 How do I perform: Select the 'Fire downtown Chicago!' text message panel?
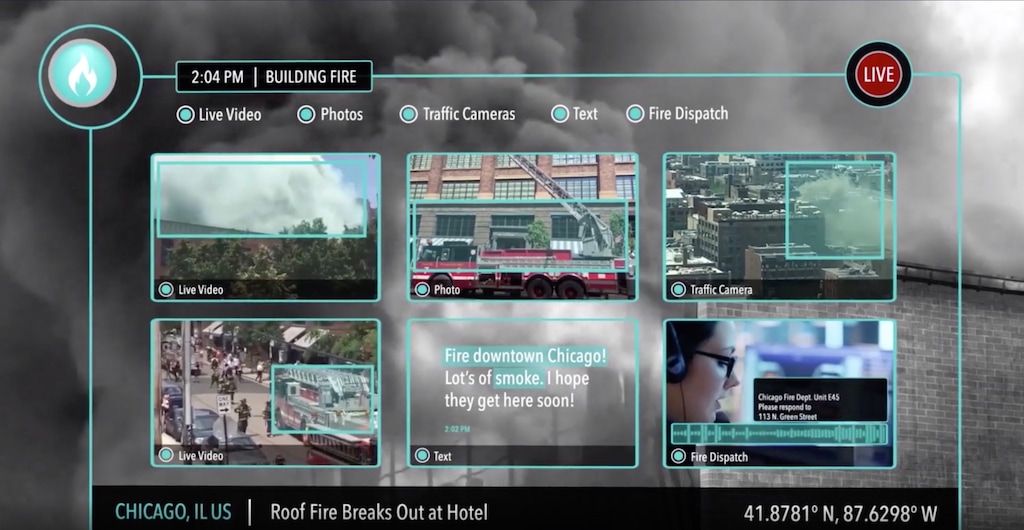coord(521,392)
